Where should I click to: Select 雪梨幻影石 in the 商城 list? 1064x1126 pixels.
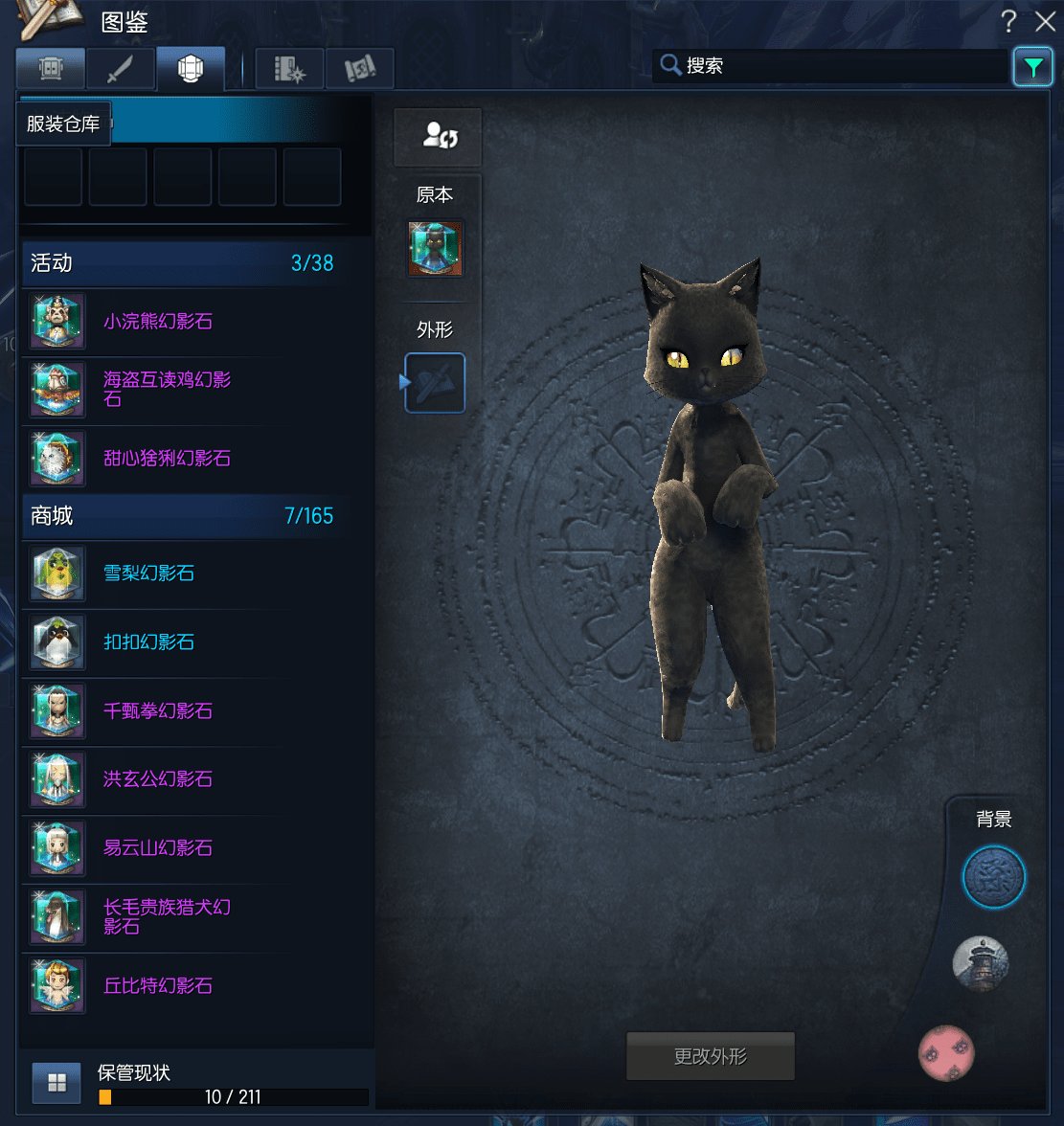tap(148, 574)
